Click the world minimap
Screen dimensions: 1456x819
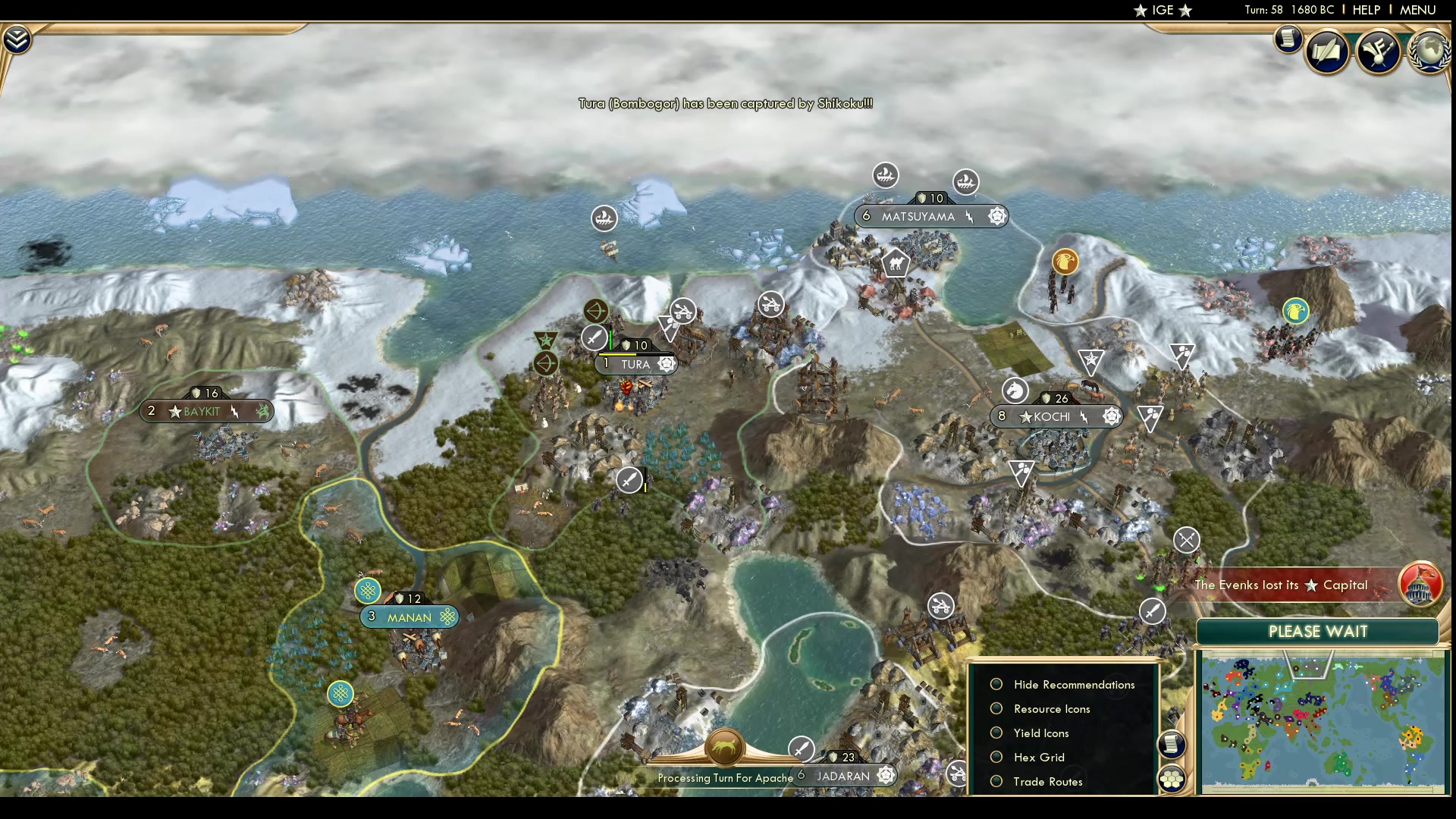click(x=1322, y=724)
